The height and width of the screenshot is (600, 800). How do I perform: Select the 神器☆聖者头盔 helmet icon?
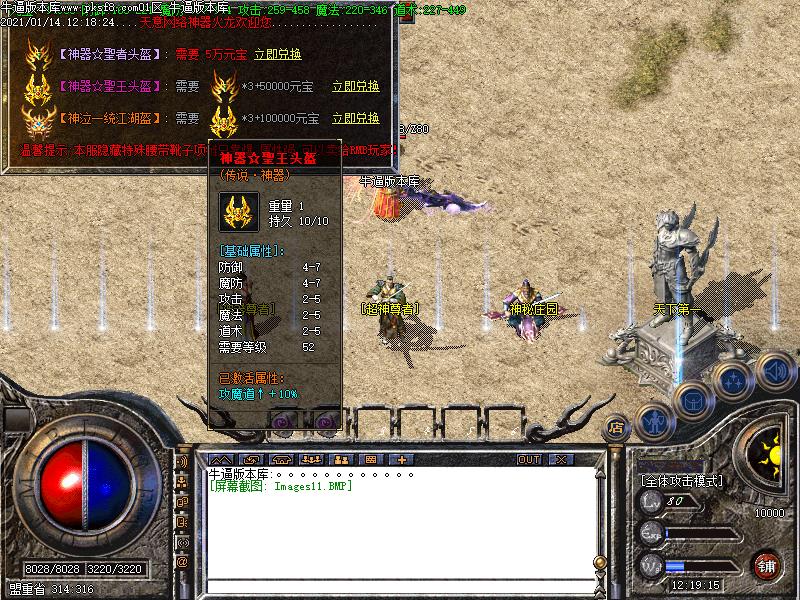pyautogui.click(x=40, y=54)
